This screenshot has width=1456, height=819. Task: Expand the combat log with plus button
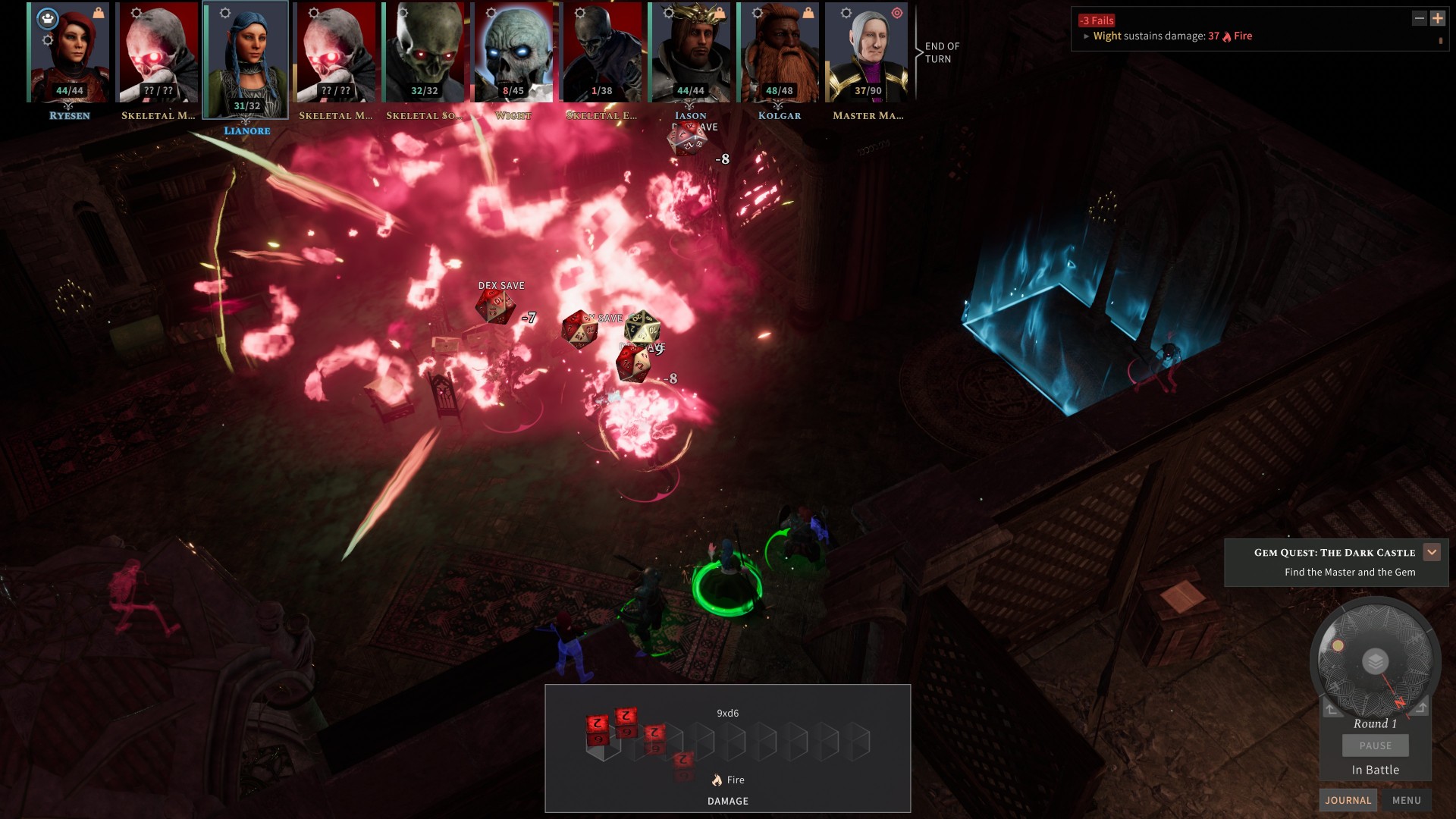pyautogui.click(x=1437, y=18)
